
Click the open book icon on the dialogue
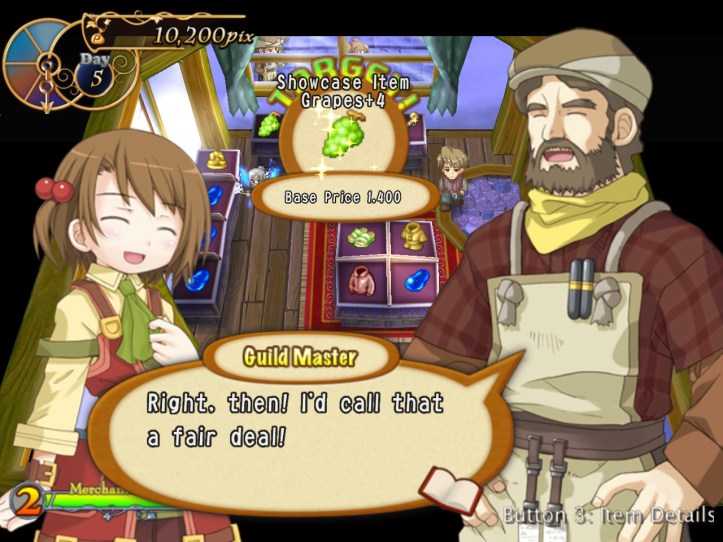pyautogui.click(x=449, y=489)
